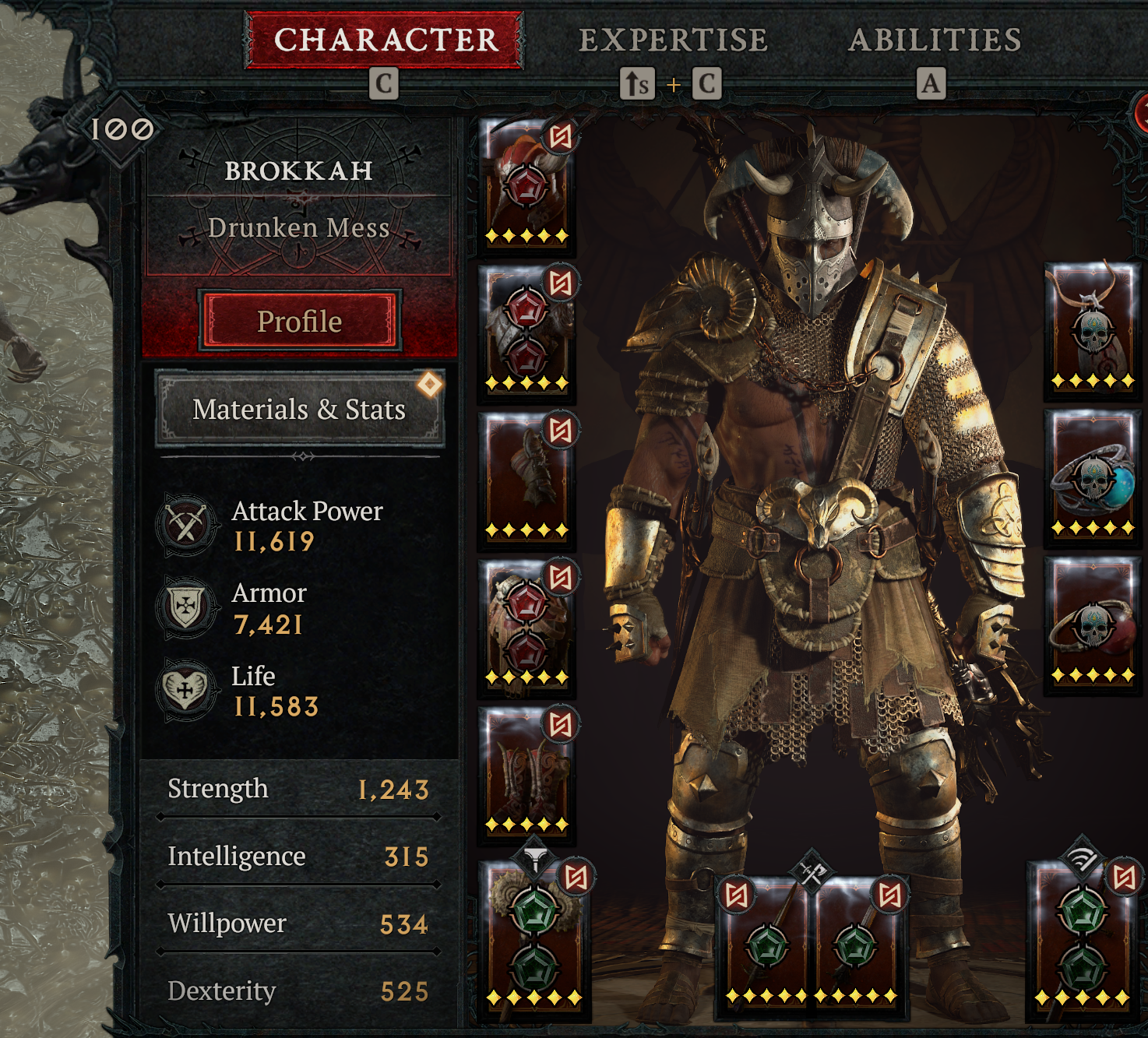Viewport: 1148px width, 1038px height.
Task: Open the Profile for Brokkah
Action: pos(300,321)
